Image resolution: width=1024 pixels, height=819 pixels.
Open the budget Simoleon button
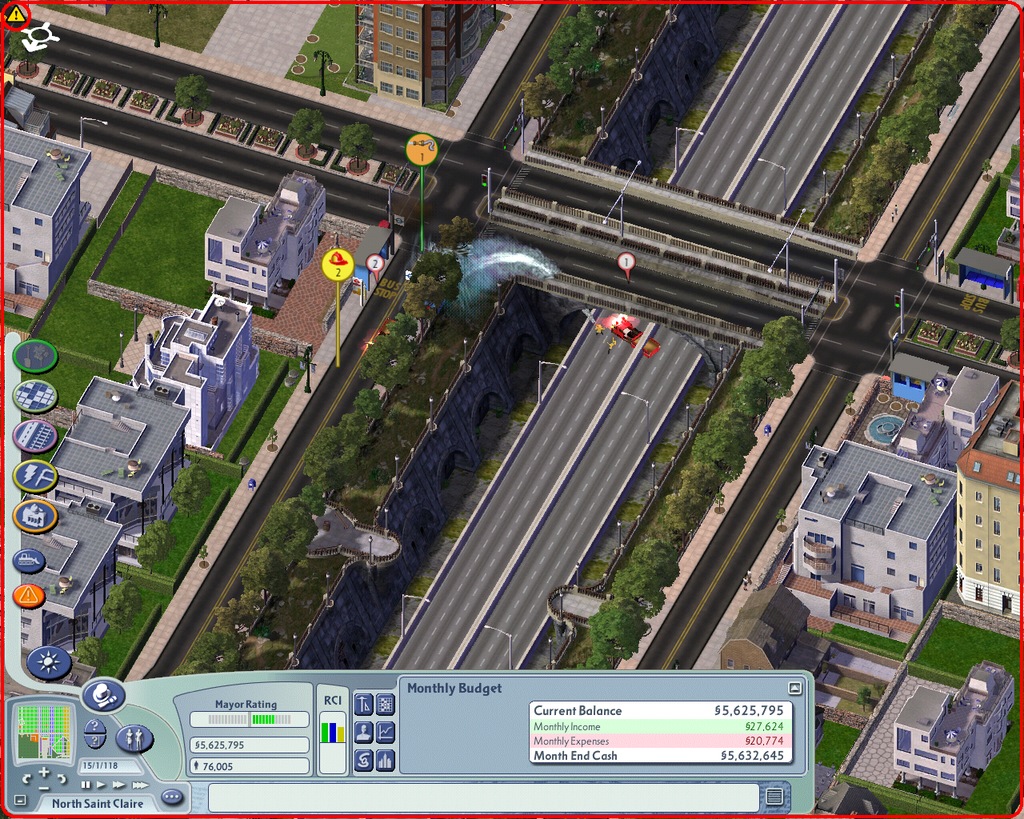(364, 761)
